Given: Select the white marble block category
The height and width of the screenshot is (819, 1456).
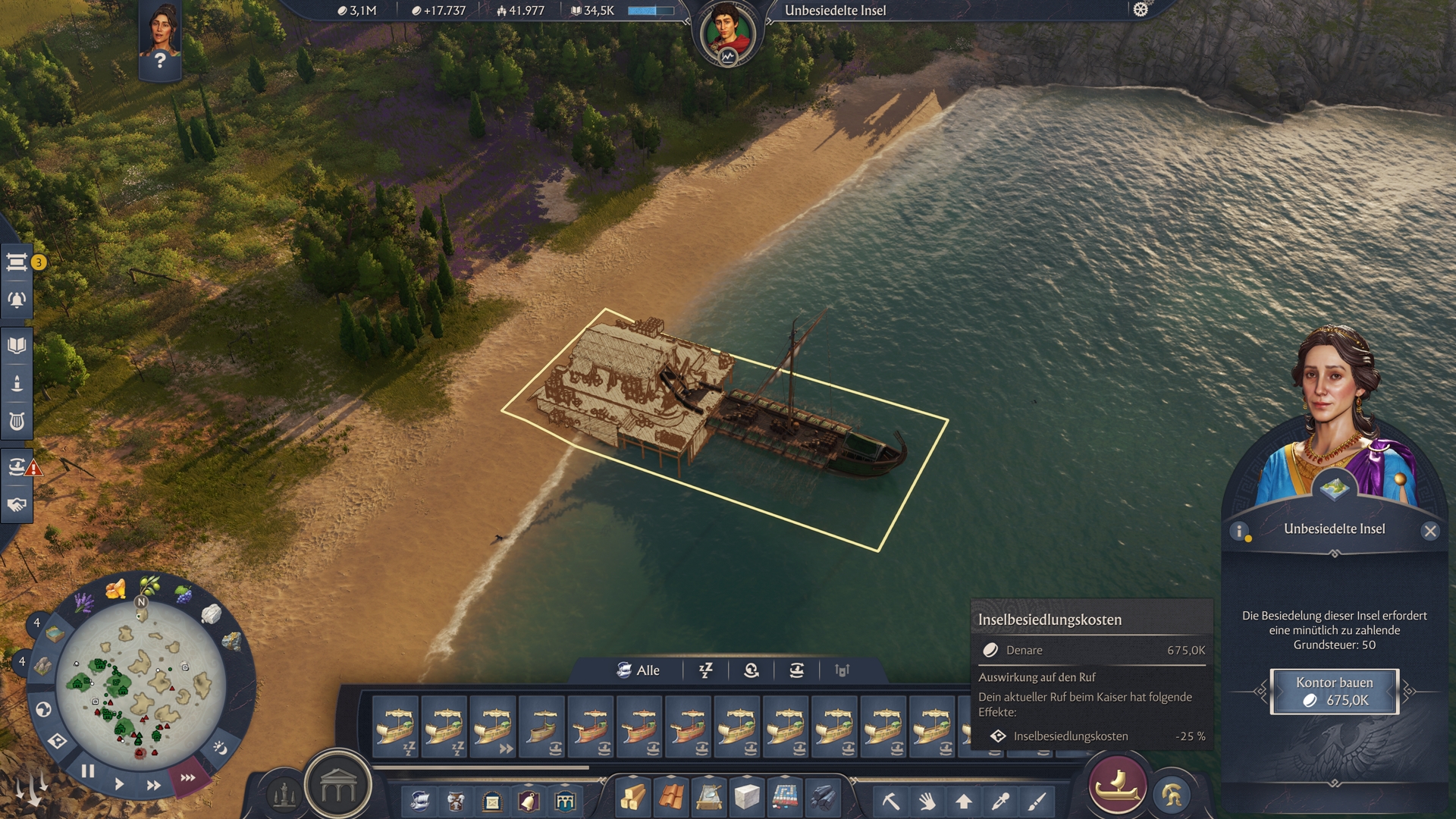Looking at the screenshot, I should (747, 799).
